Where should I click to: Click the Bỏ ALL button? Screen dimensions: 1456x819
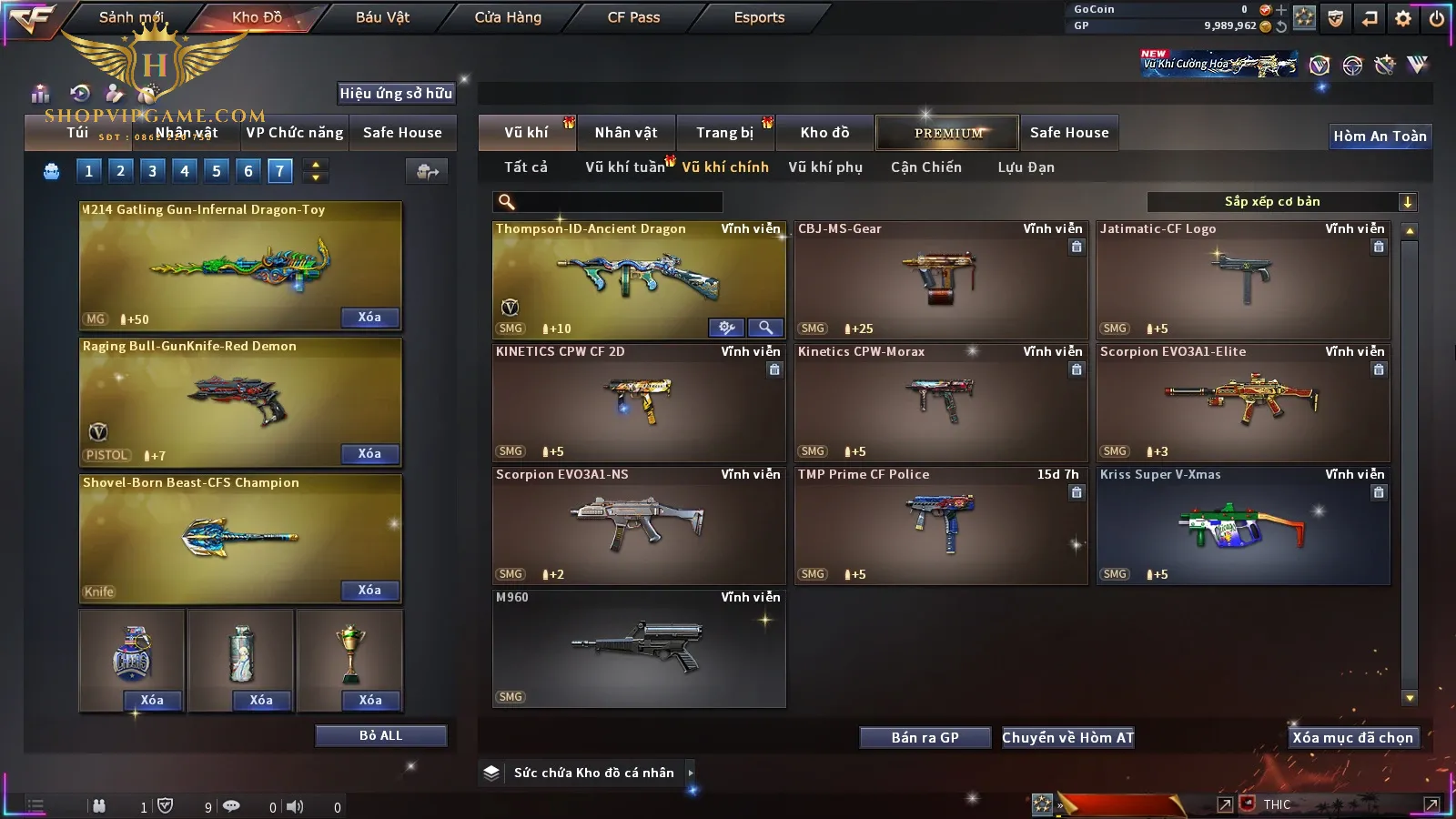(x=380, y=736)
